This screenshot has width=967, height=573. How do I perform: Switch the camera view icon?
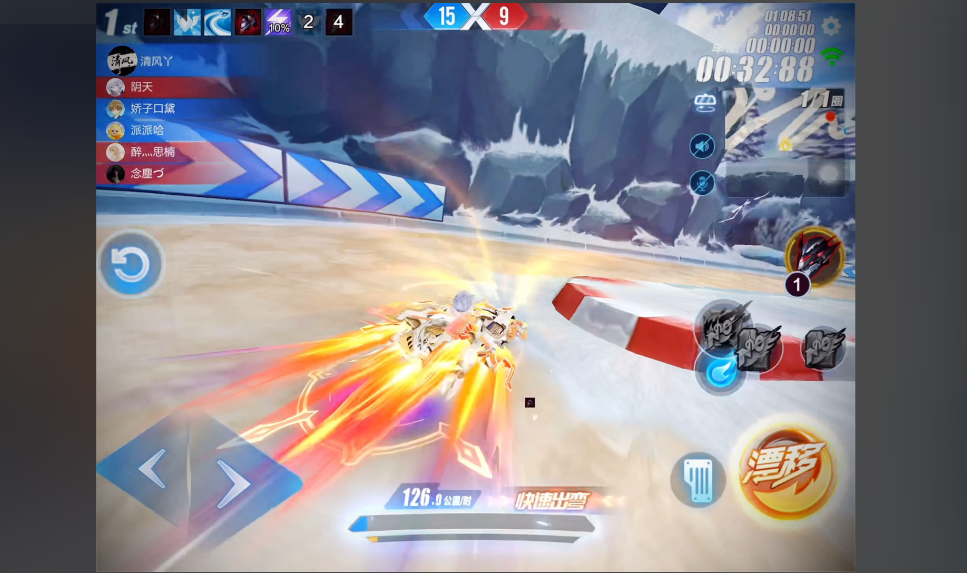(x=707, y=102)
